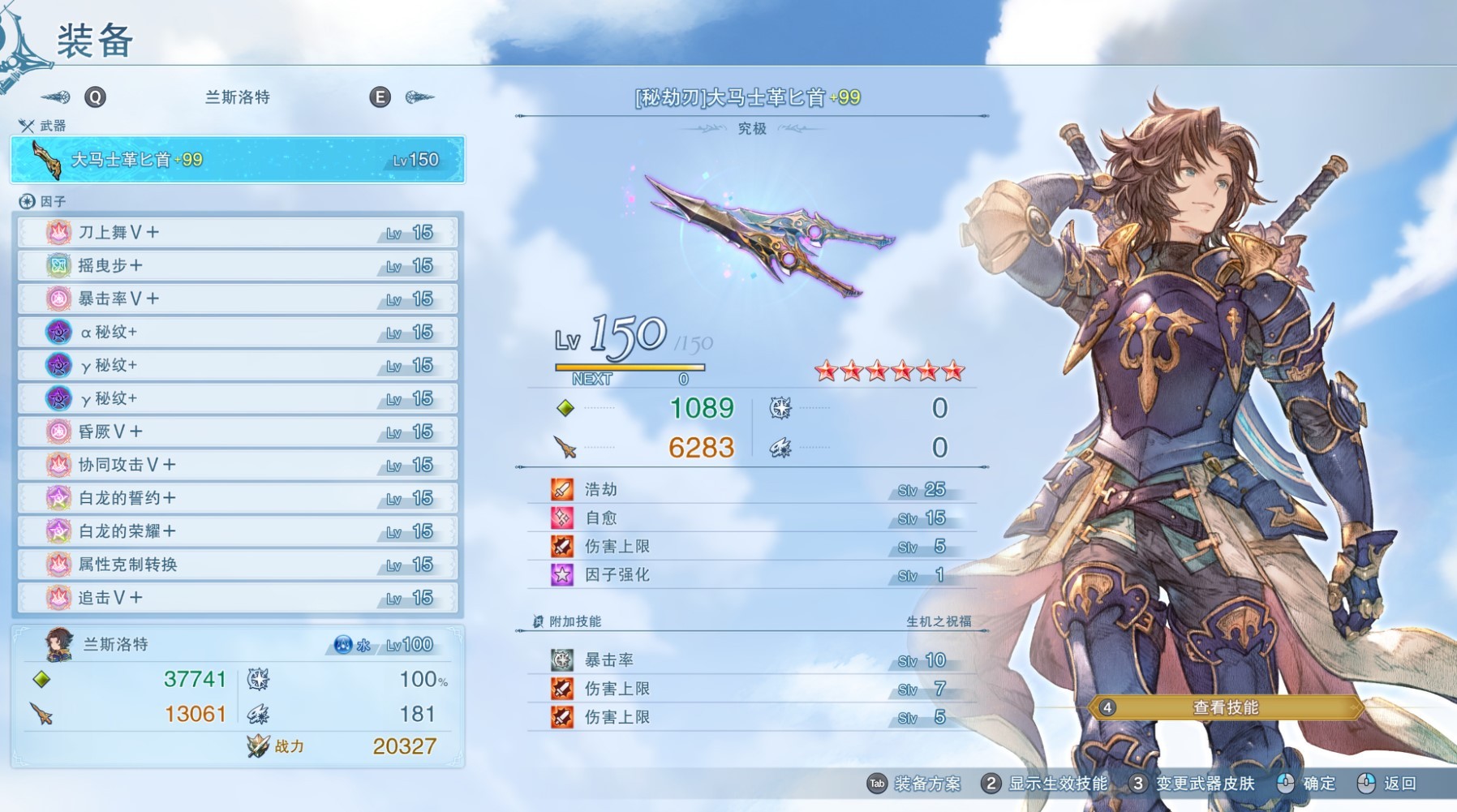Select the 白龙的荣耀+ sigil row
The height and width of the screenshot is (812, 1457).
pos(237,531)
